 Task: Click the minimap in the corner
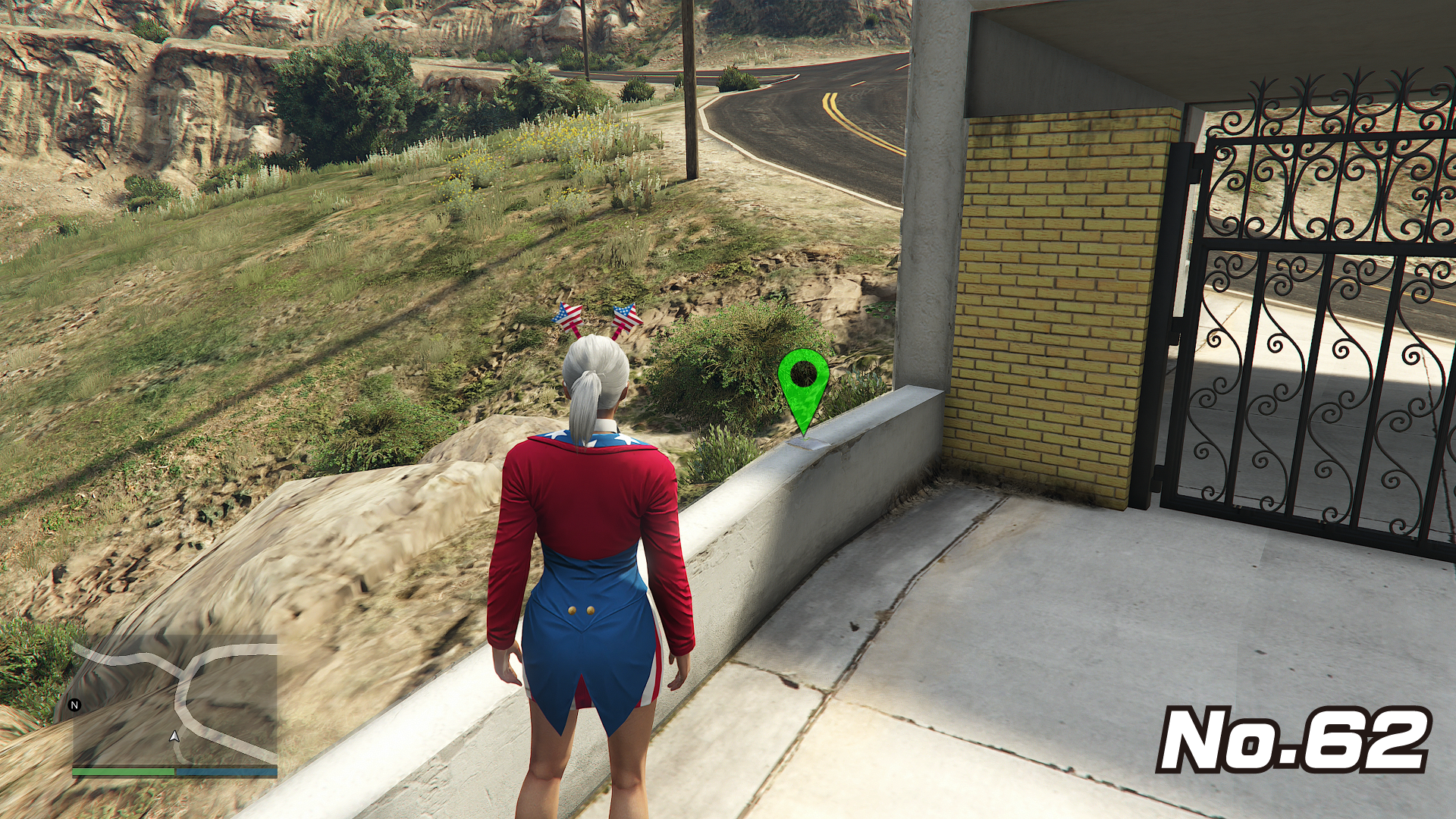pos(175,700)
